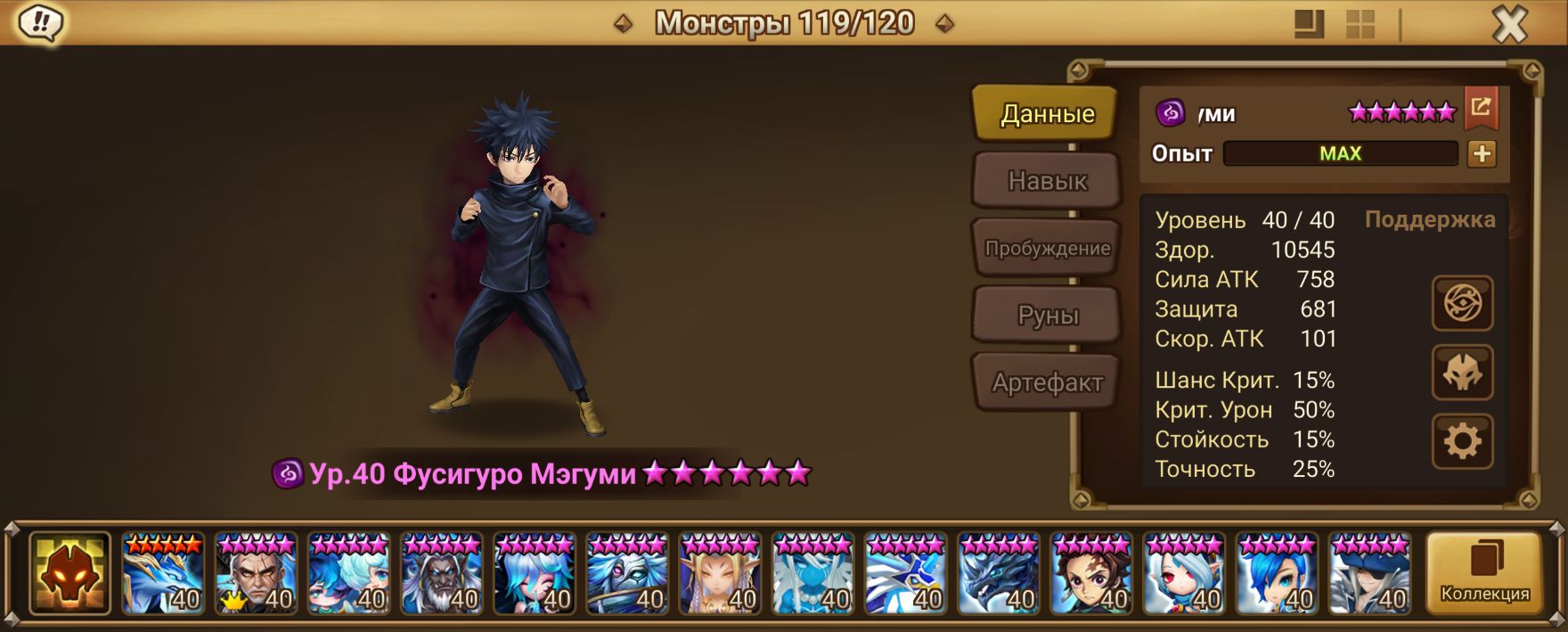This screenshot has width=1568, height=632.
Task: Open the chat bubble icon
Action: tap(40, 23)
